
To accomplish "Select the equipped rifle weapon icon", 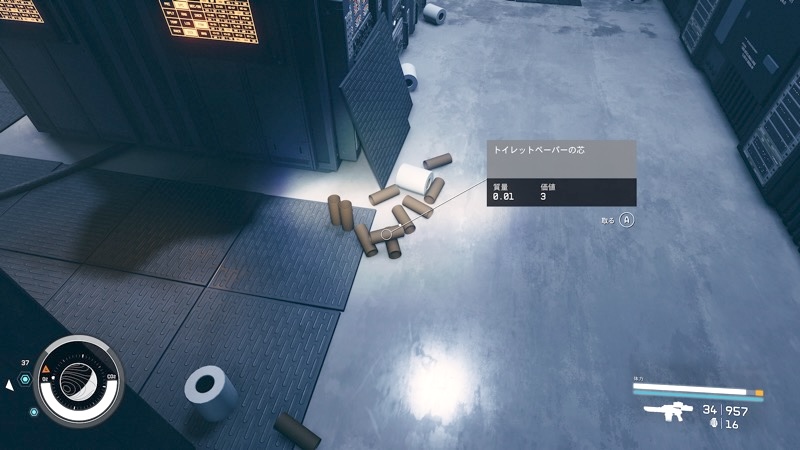I will tap(668, 412).
